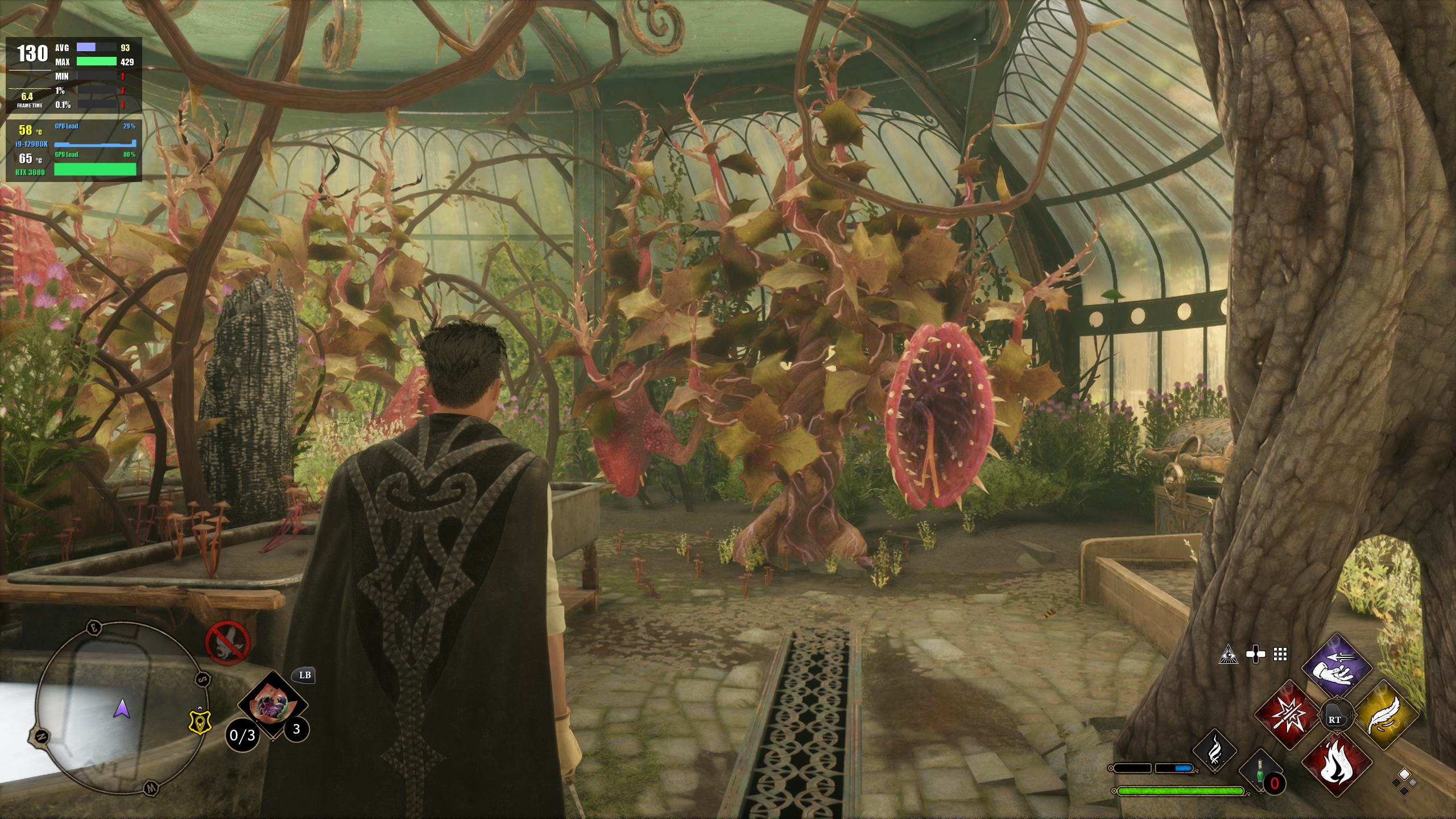The width and height of the screenshot is (1456, 819).
Task: Cast the purple Accio spell
Action: click(x=1337, y=667)
